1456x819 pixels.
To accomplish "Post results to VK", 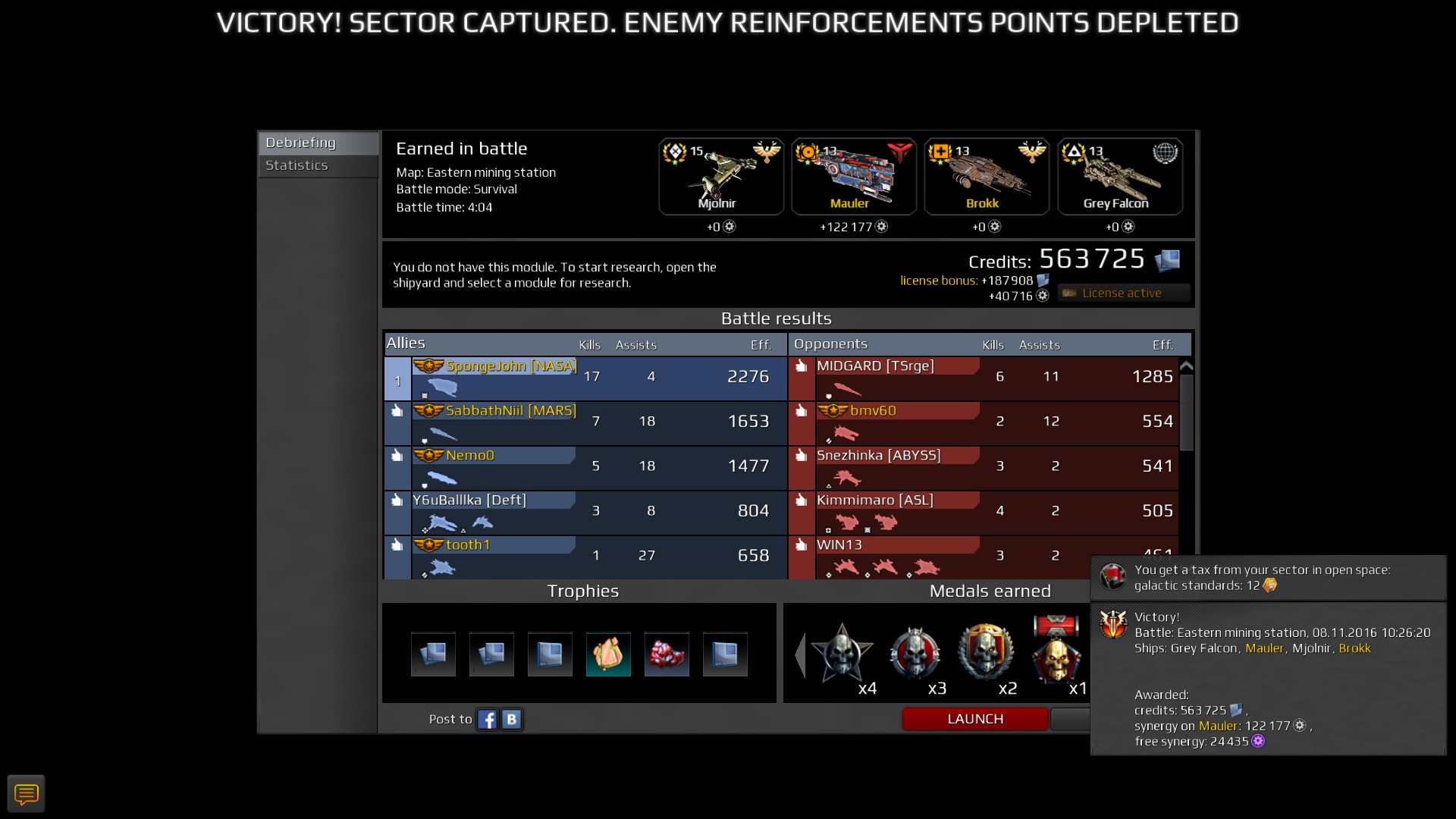I will click(512, 719).
